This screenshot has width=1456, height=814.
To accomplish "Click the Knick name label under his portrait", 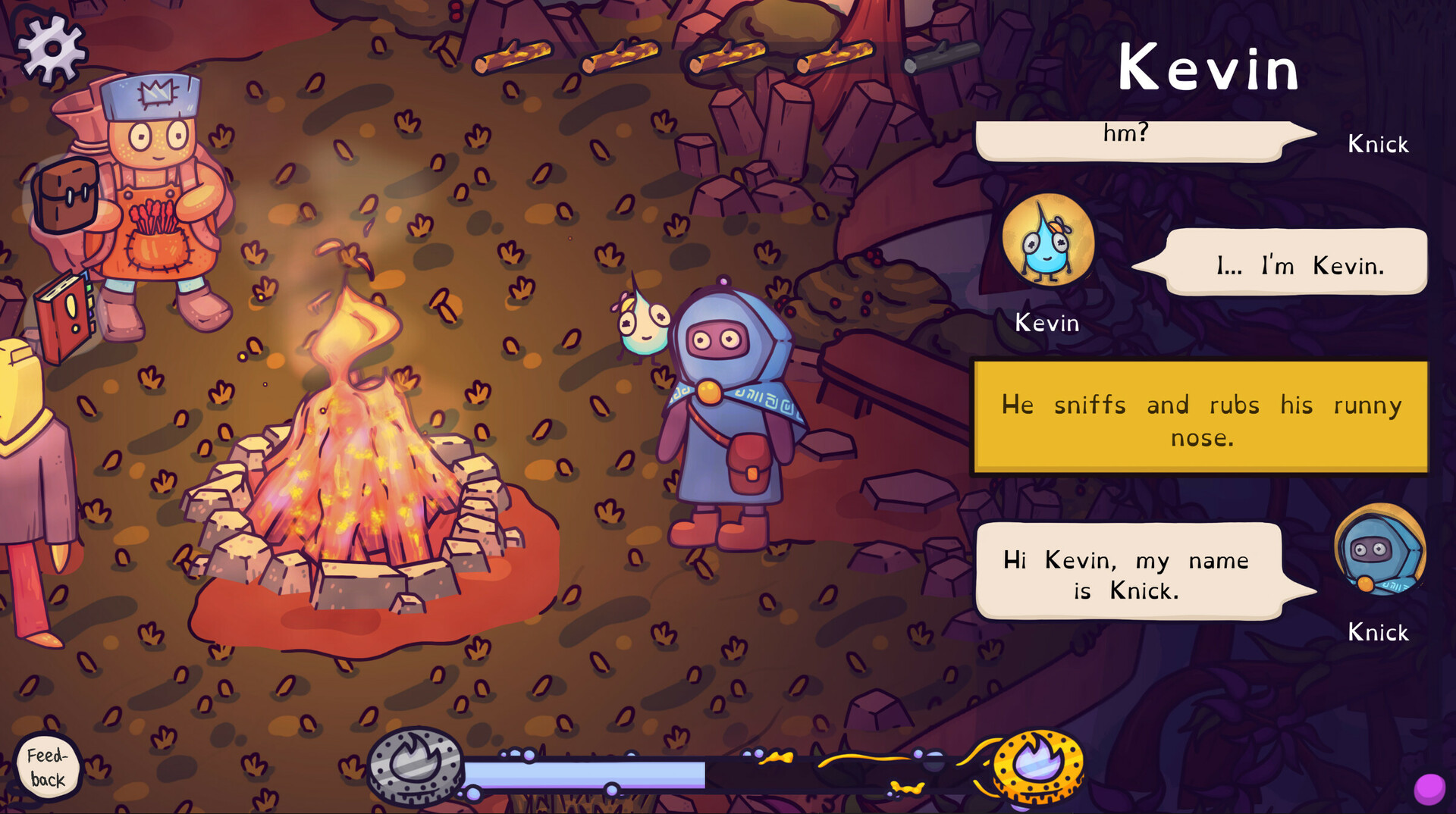I will 1378,631.
